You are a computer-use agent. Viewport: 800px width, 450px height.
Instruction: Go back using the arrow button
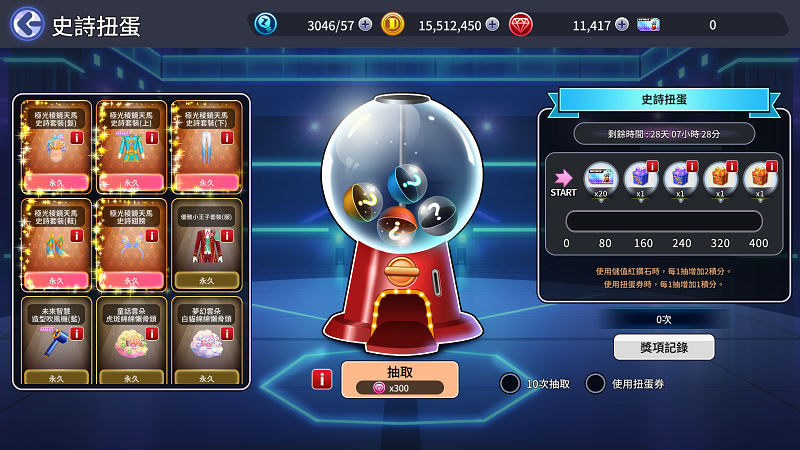click(x=27, y=24)
